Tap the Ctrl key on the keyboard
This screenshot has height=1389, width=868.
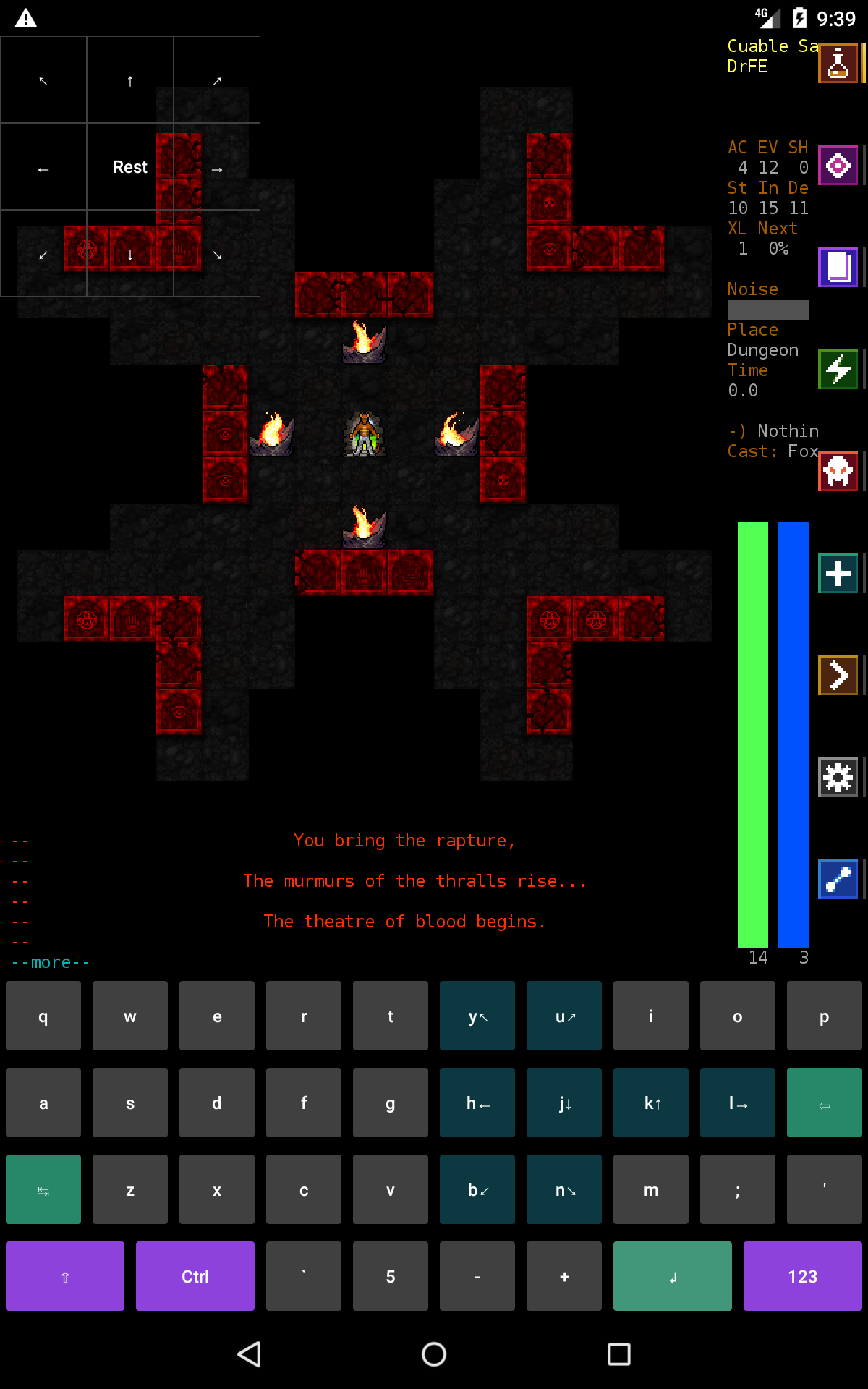(x=195, y=1276)
